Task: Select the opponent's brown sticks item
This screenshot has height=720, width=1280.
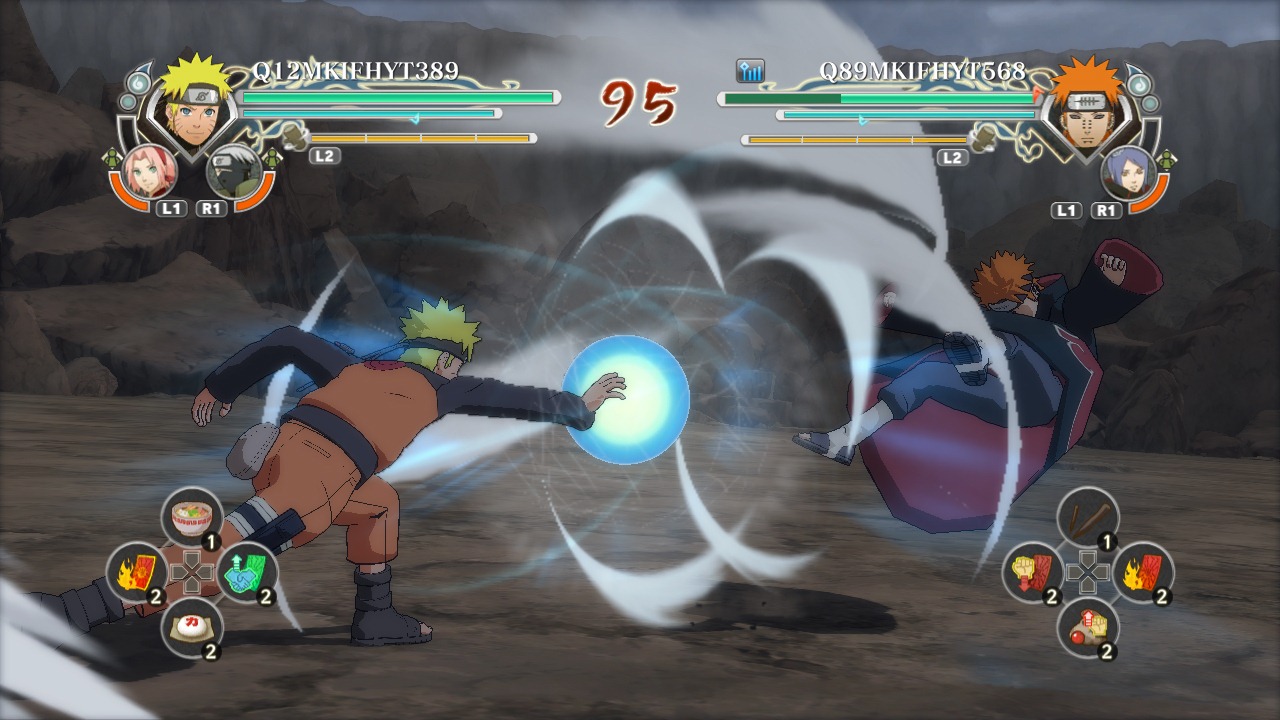Action: [x=1087, y=517]
